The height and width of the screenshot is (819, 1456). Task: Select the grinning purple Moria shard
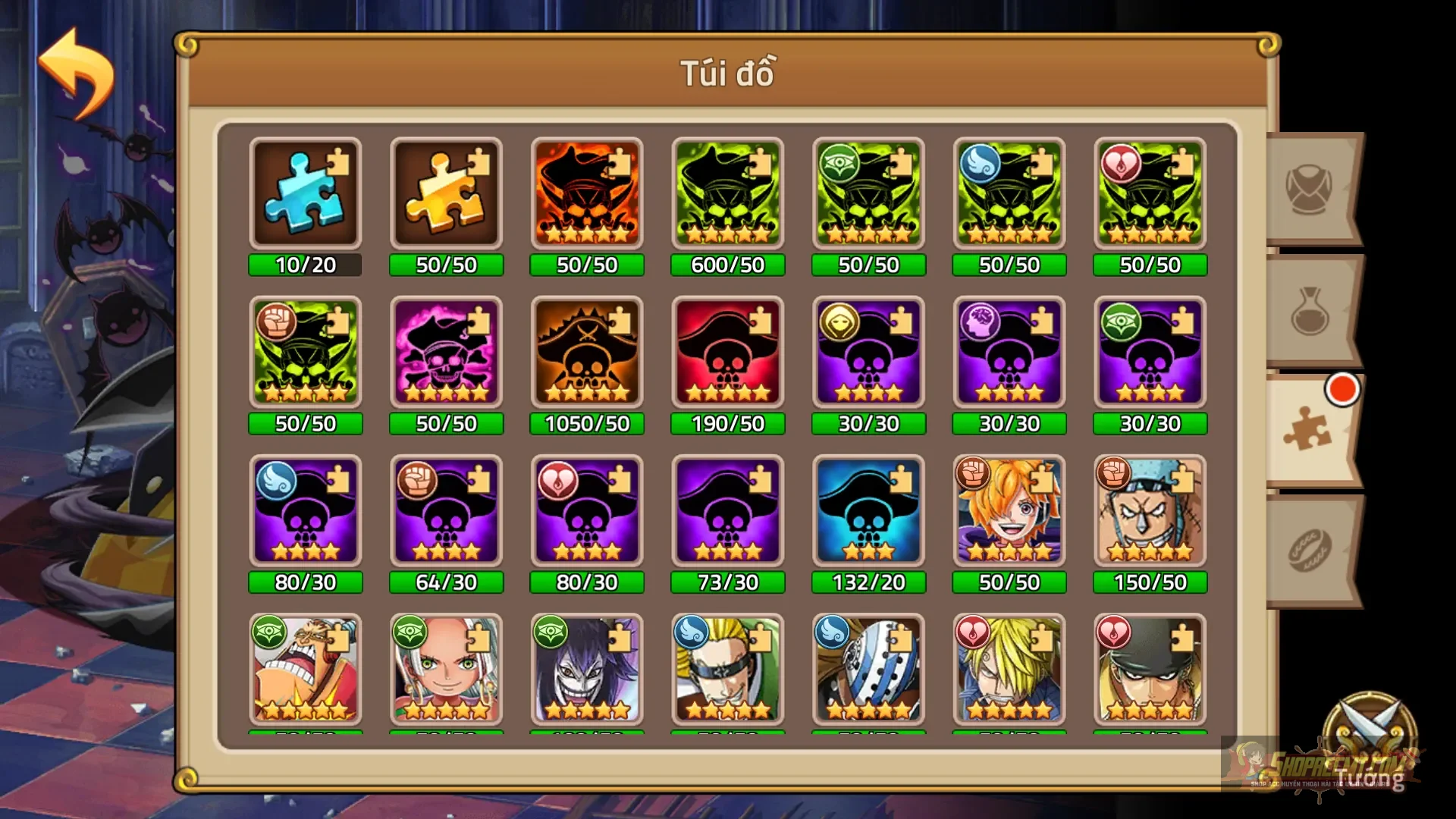tap(587, 671)
